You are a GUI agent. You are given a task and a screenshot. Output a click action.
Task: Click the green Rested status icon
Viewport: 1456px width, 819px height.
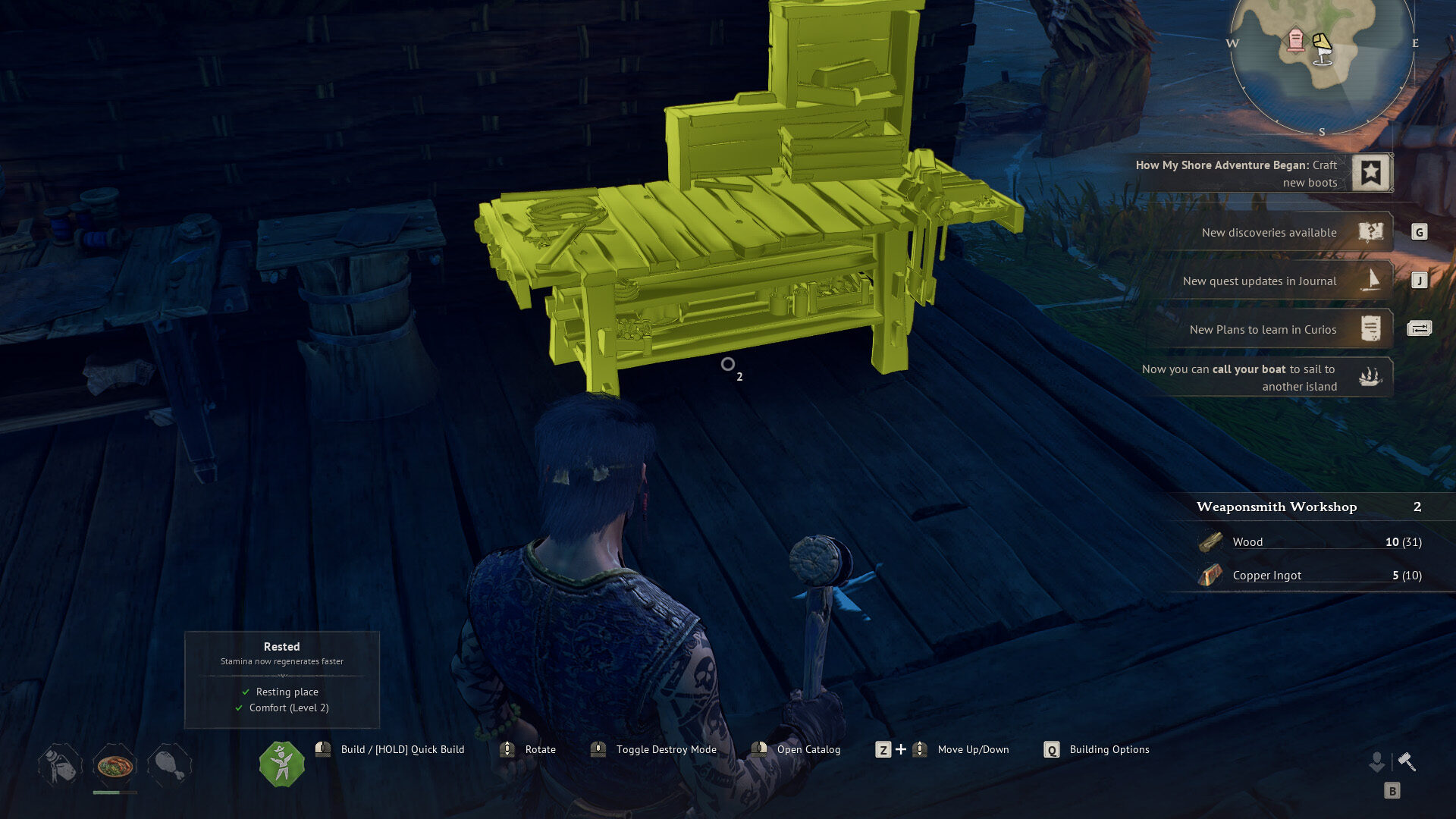pyautogui.click(x=281, y=764)
